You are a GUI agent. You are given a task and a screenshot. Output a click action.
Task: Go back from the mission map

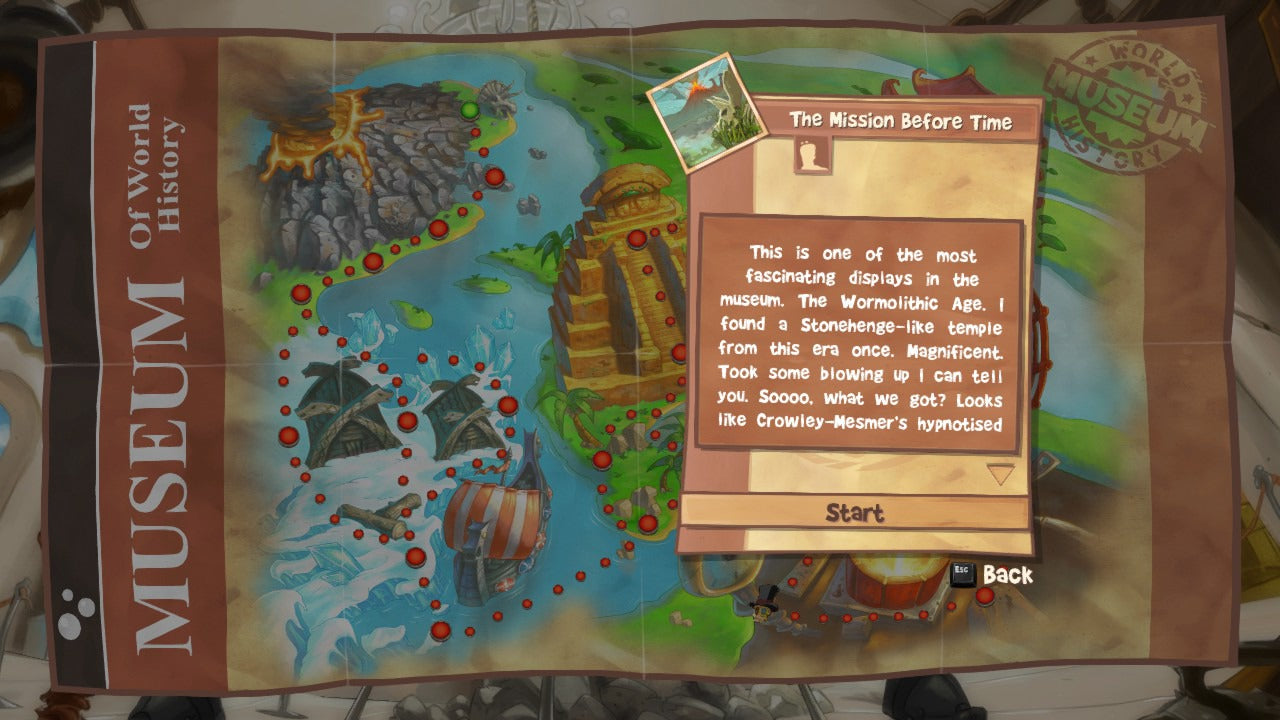[992, 575]
